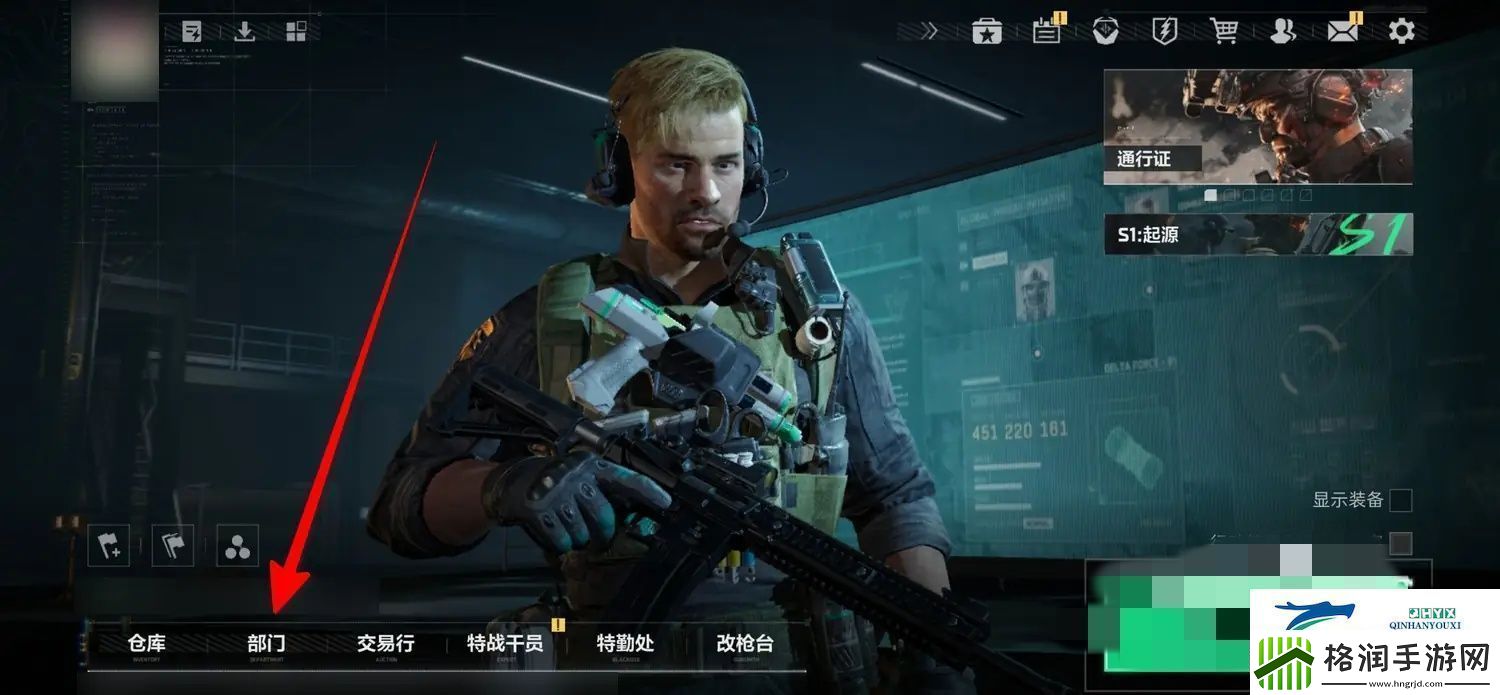The height and width of the screenshot is (695, 1500).
Task: Open the 交易行 auction house
Action: click(386, 644)
